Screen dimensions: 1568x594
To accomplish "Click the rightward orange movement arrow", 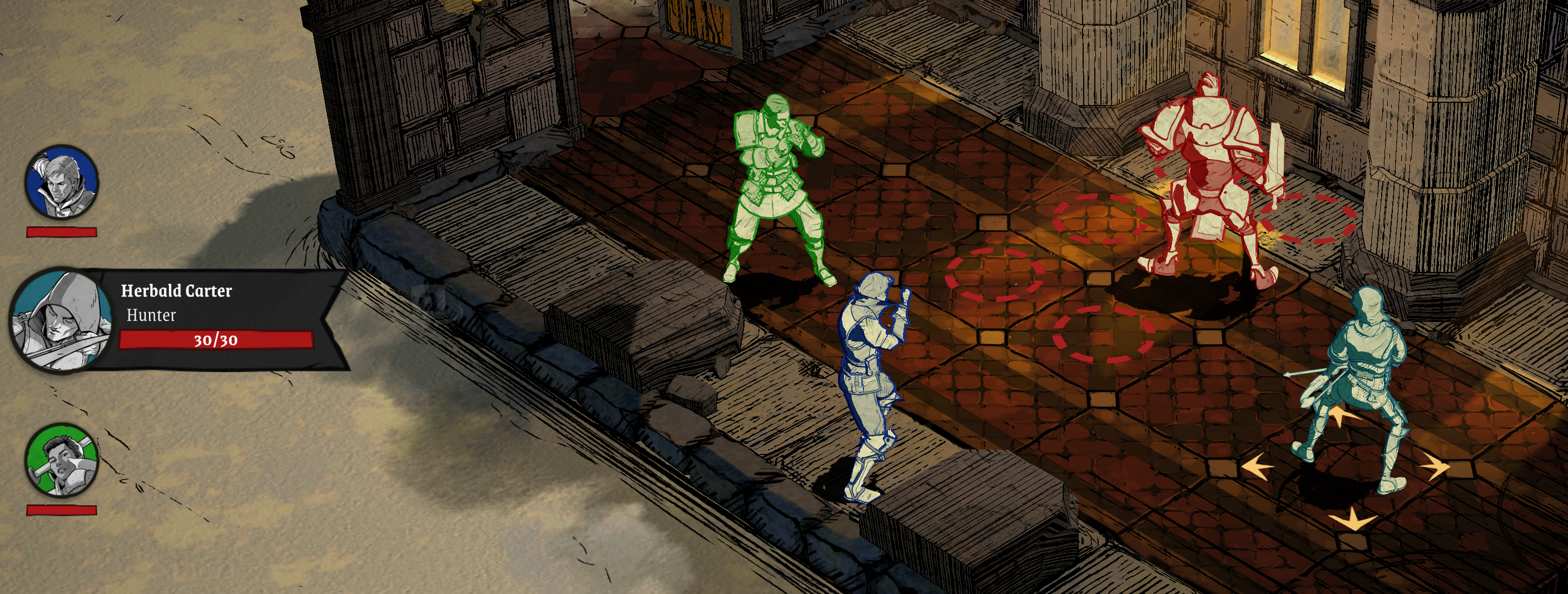I will tap(1438, 465).
